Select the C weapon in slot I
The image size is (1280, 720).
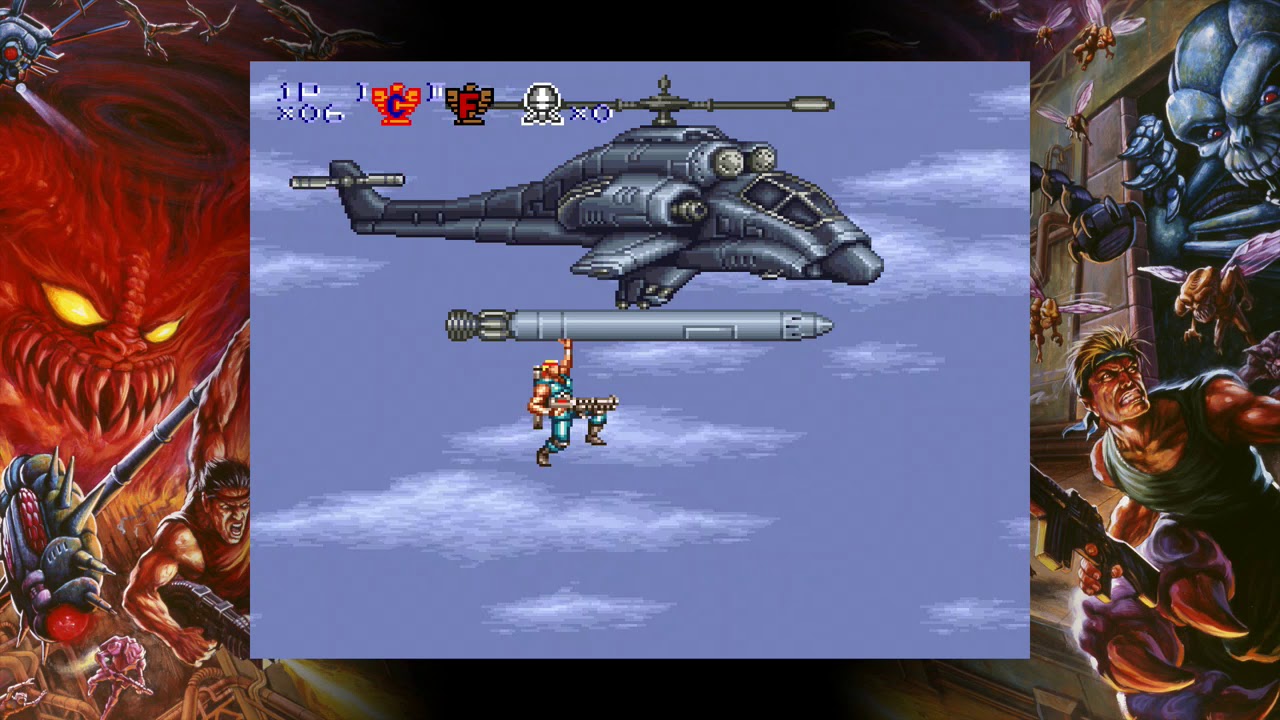396,104
